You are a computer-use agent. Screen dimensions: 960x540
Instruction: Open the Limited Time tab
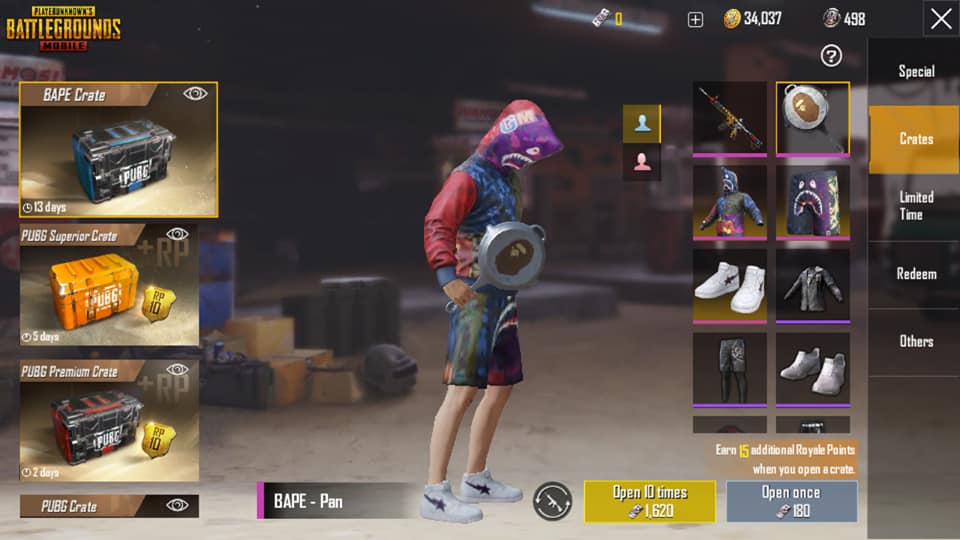[915, 206]
